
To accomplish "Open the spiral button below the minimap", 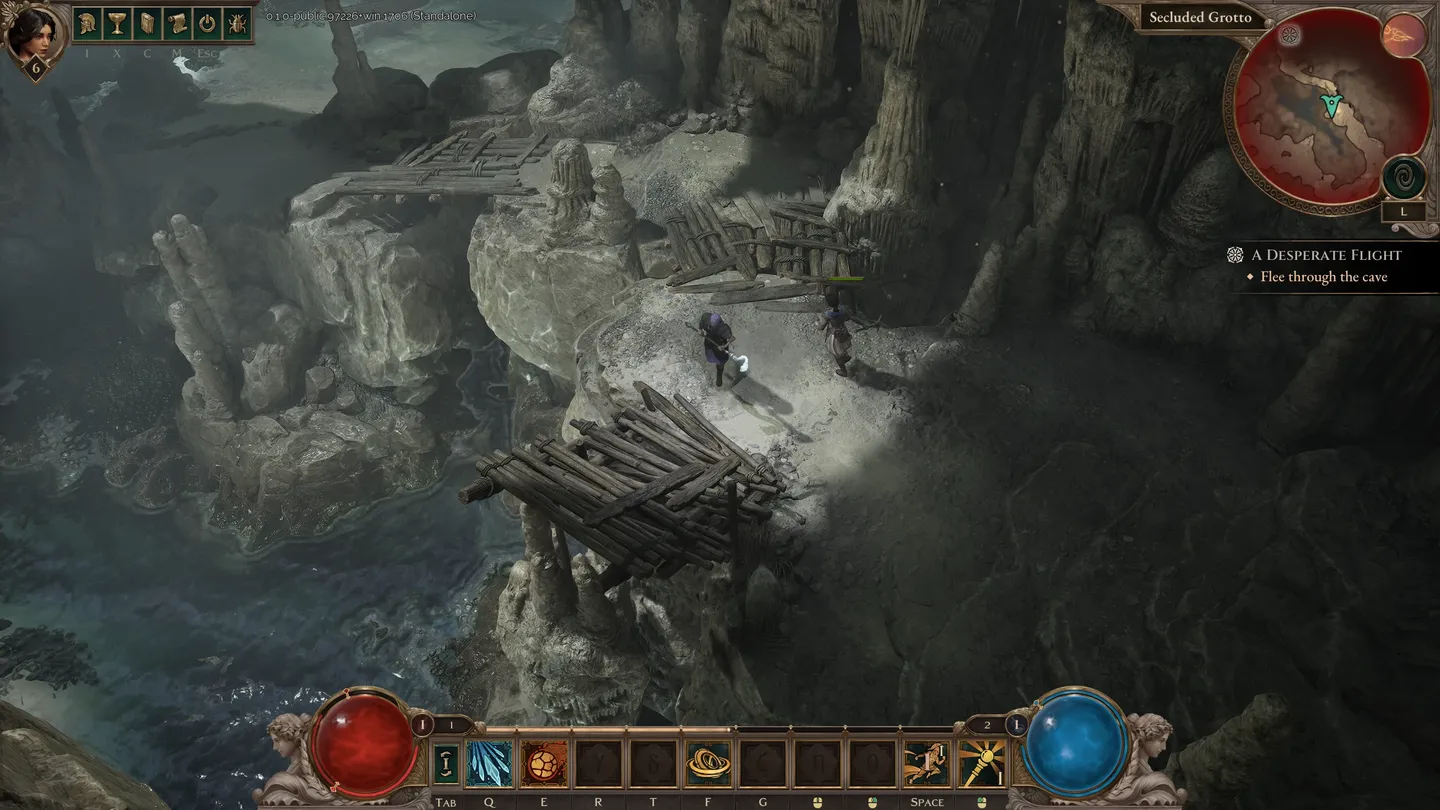I will [1403, 178].
